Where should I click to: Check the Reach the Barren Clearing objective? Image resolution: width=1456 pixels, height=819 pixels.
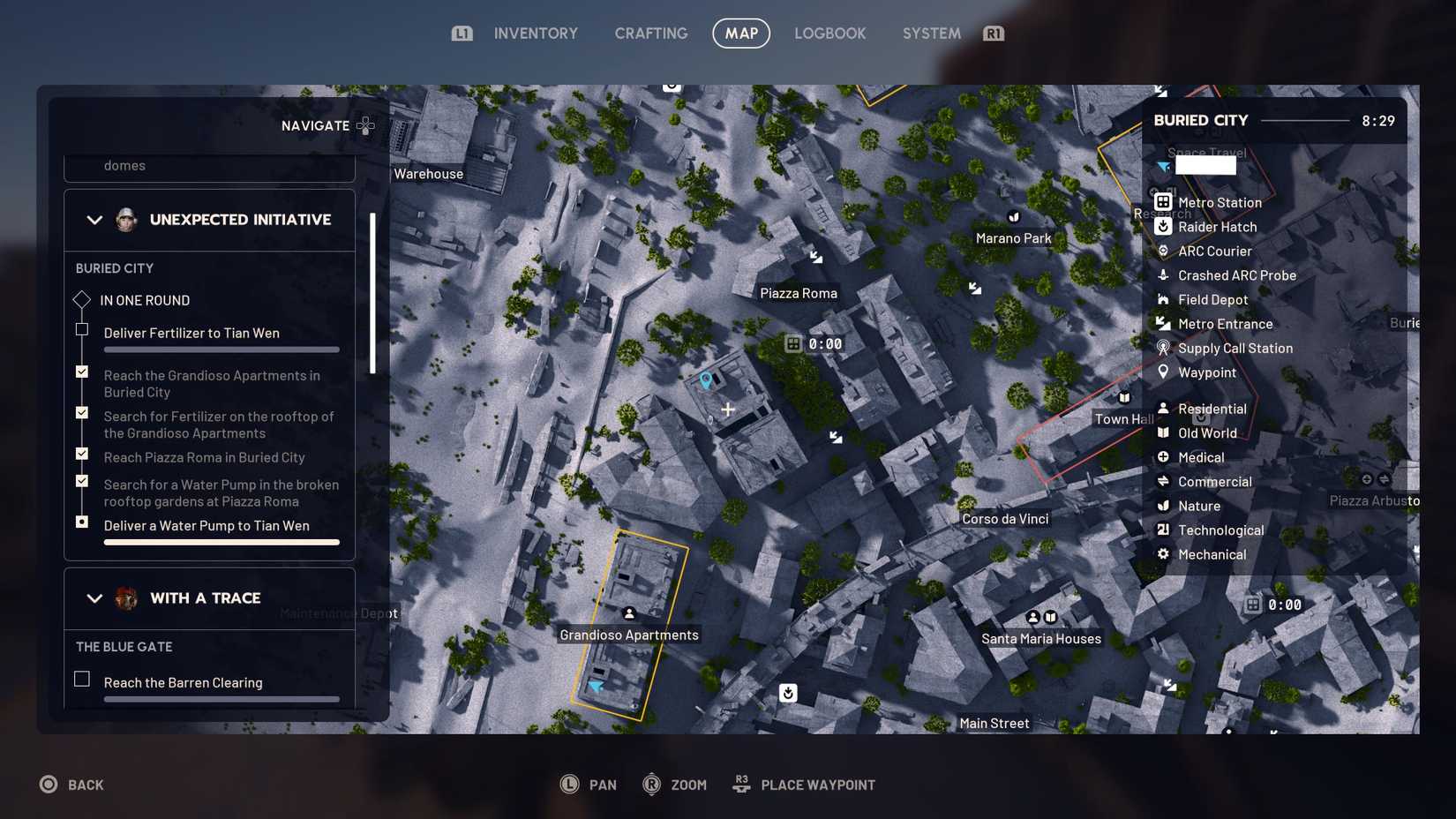82,679
